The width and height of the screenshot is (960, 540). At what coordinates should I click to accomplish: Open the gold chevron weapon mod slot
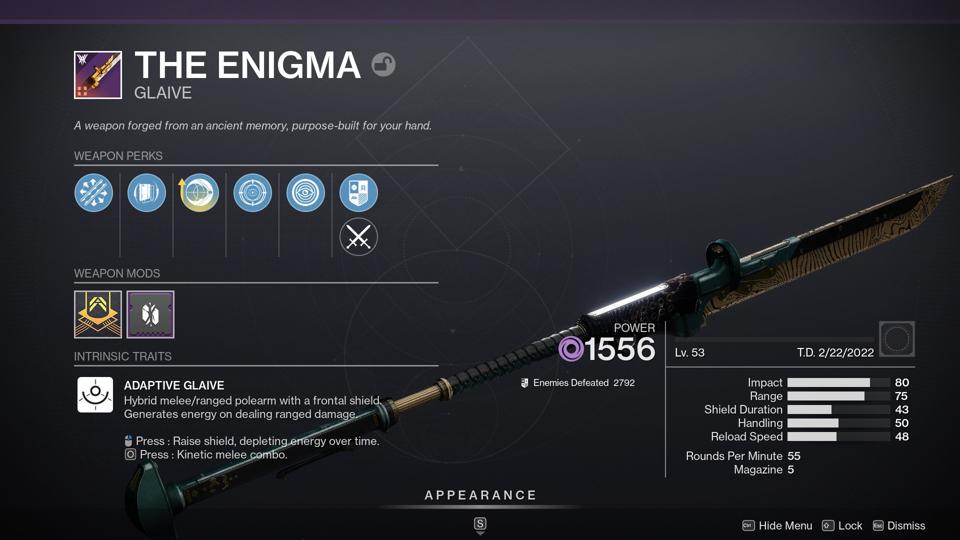(98, 315)
